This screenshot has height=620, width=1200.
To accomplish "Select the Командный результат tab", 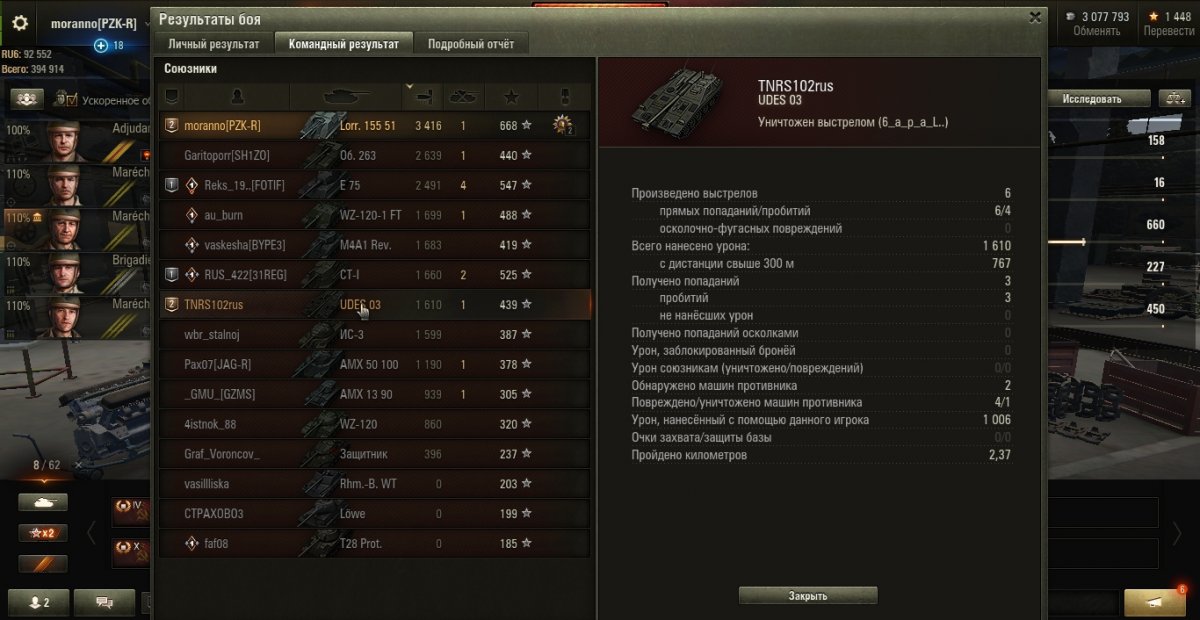I will (343, 44).
